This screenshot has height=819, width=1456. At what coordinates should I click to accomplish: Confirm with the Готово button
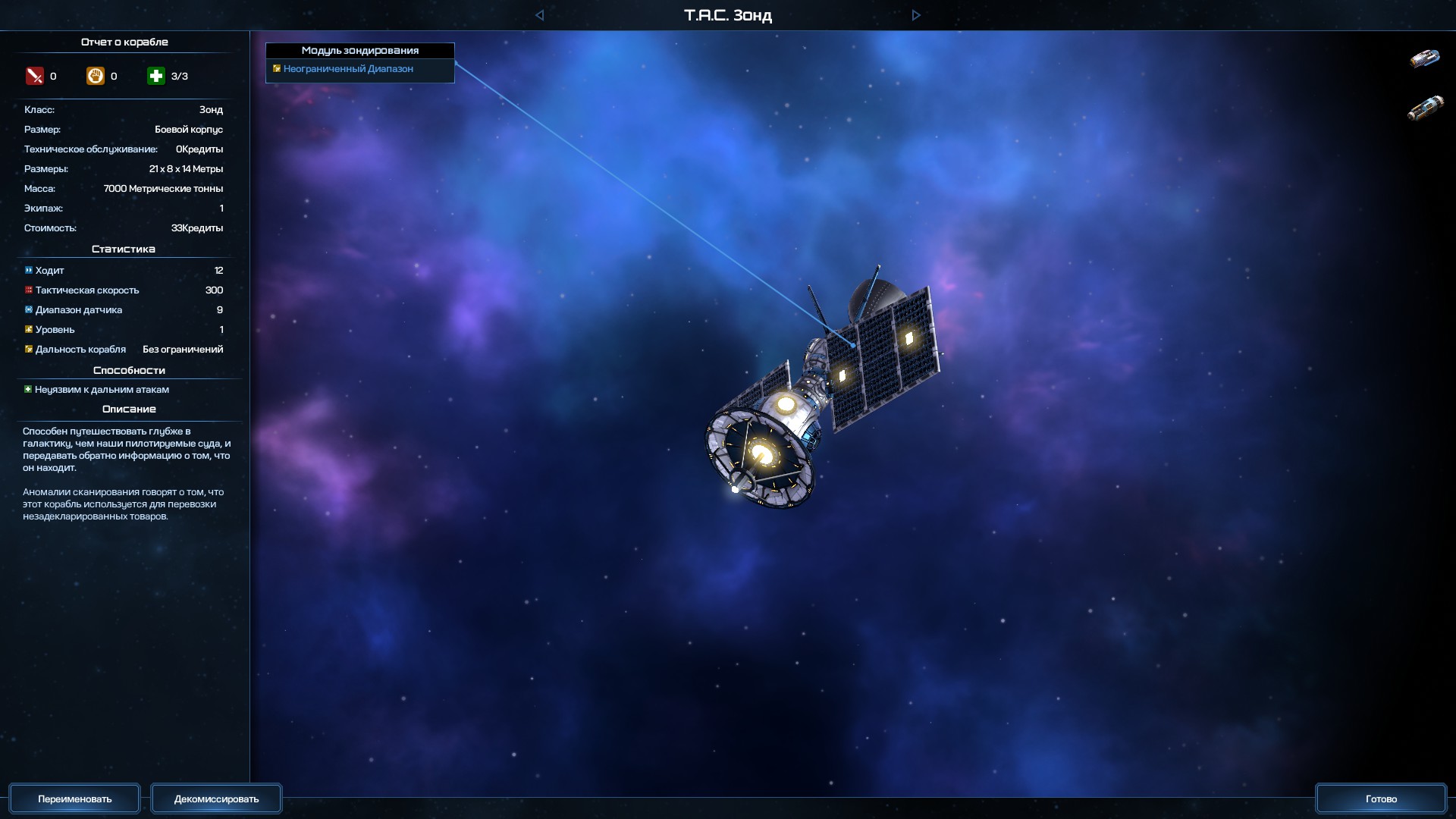pyautogui.click(x=1380, y=799)
